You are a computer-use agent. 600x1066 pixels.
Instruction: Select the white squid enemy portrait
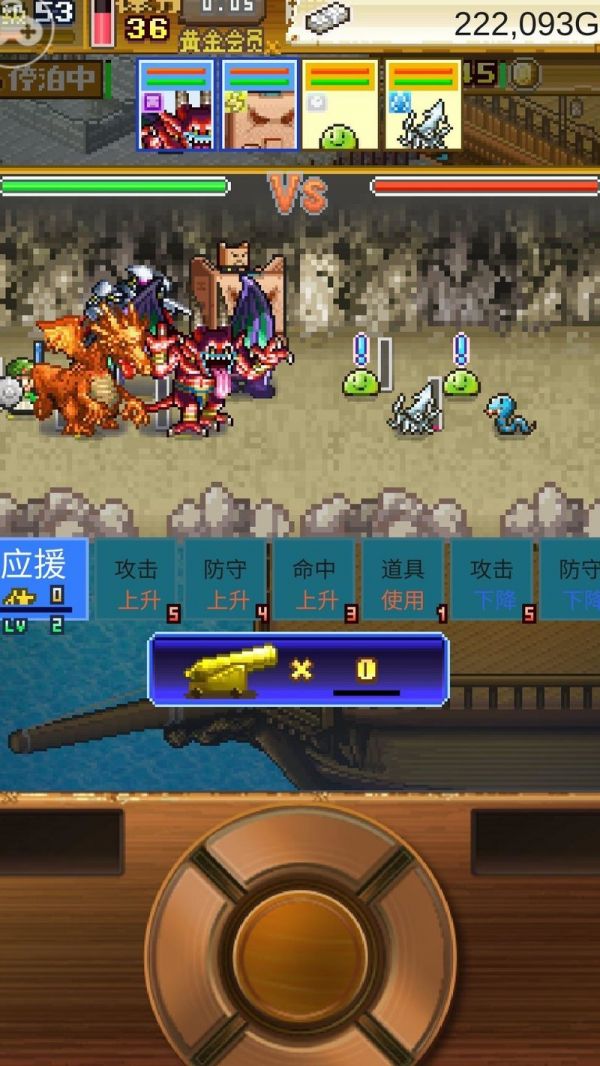(x=423, y=105)
